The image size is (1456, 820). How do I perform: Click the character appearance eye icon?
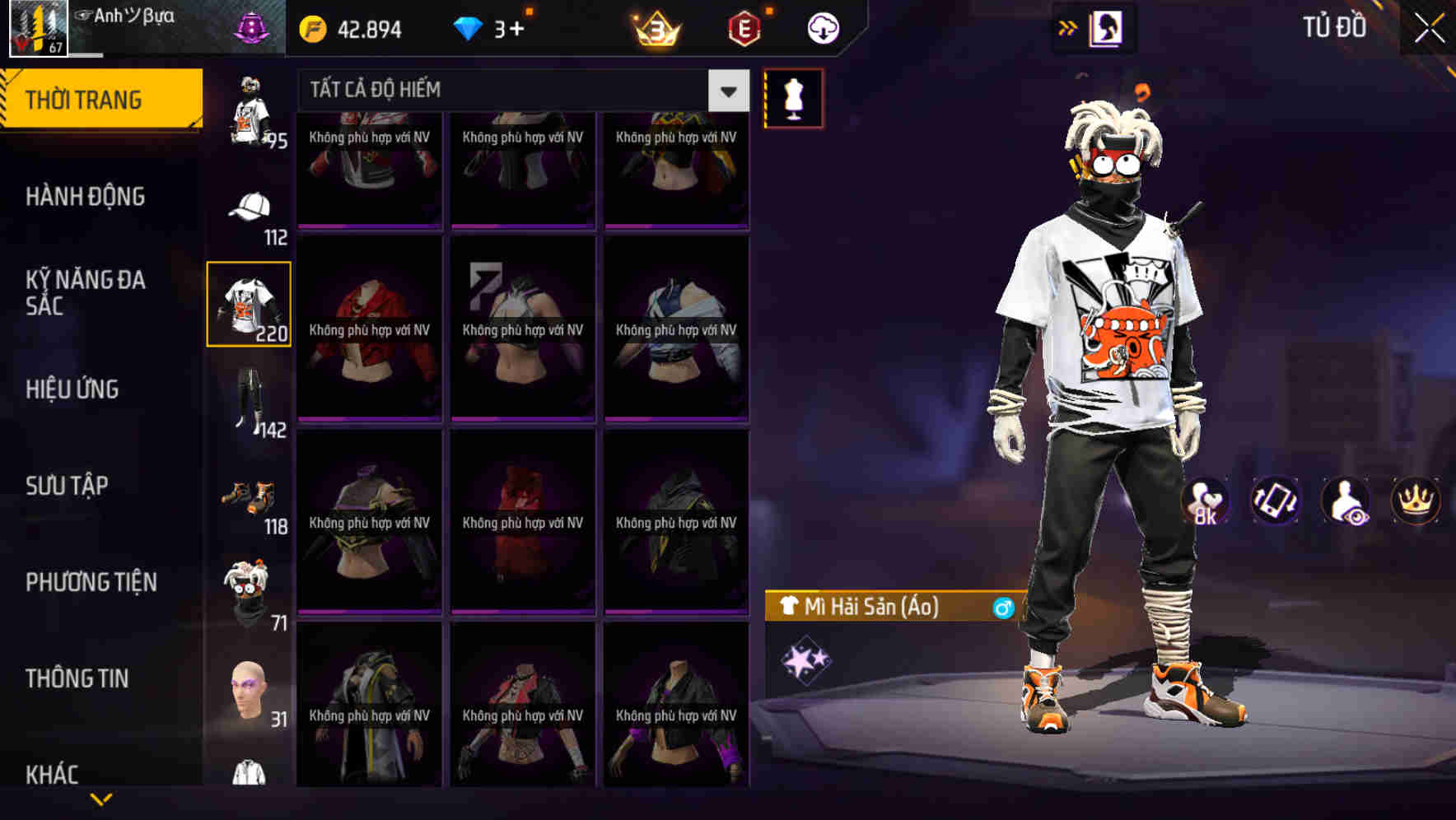tap(1345, 501)
